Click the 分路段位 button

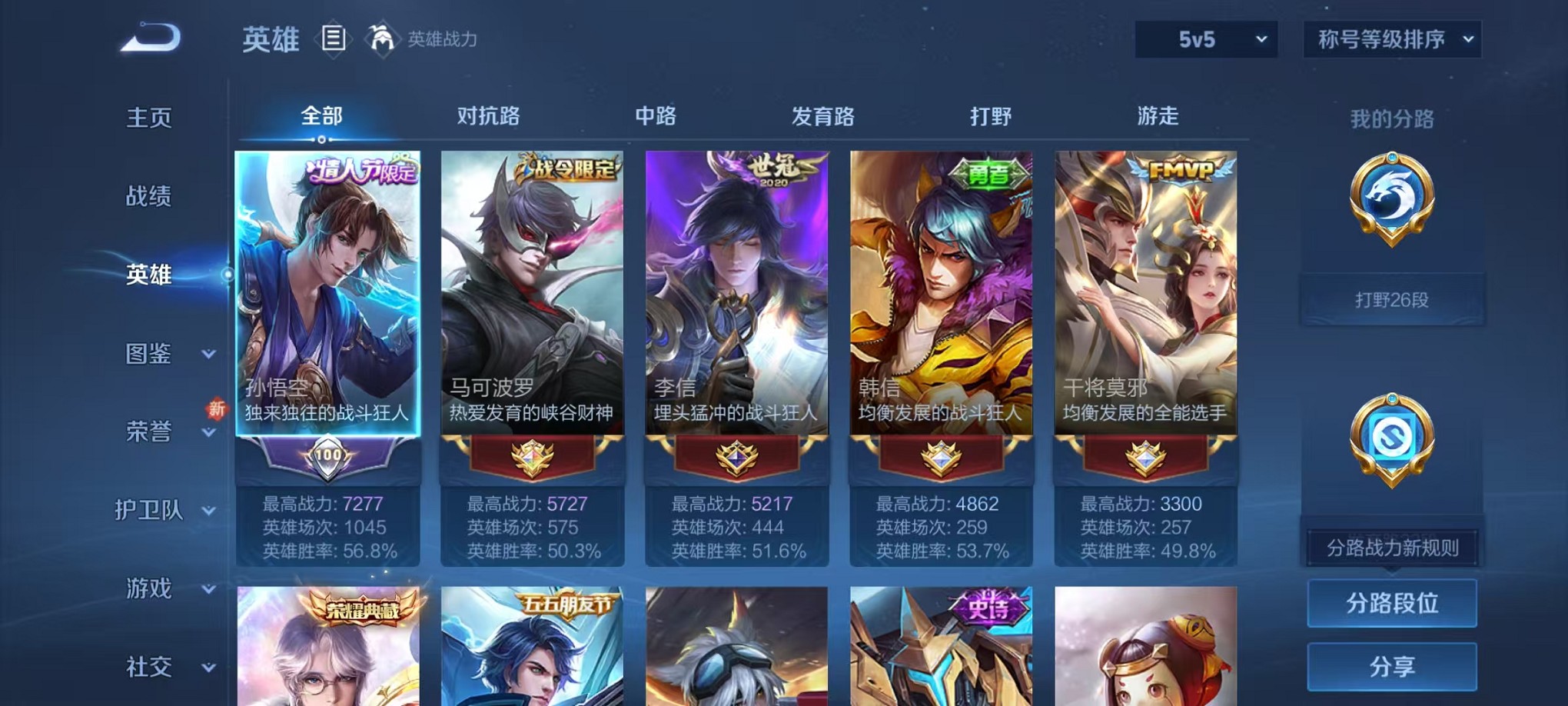(1391, 604)
